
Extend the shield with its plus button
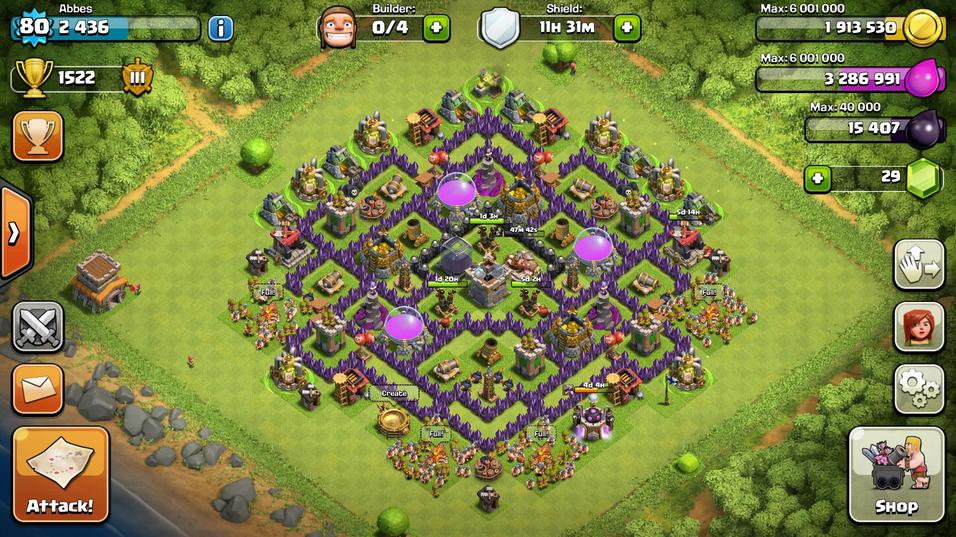click(627, 27)
